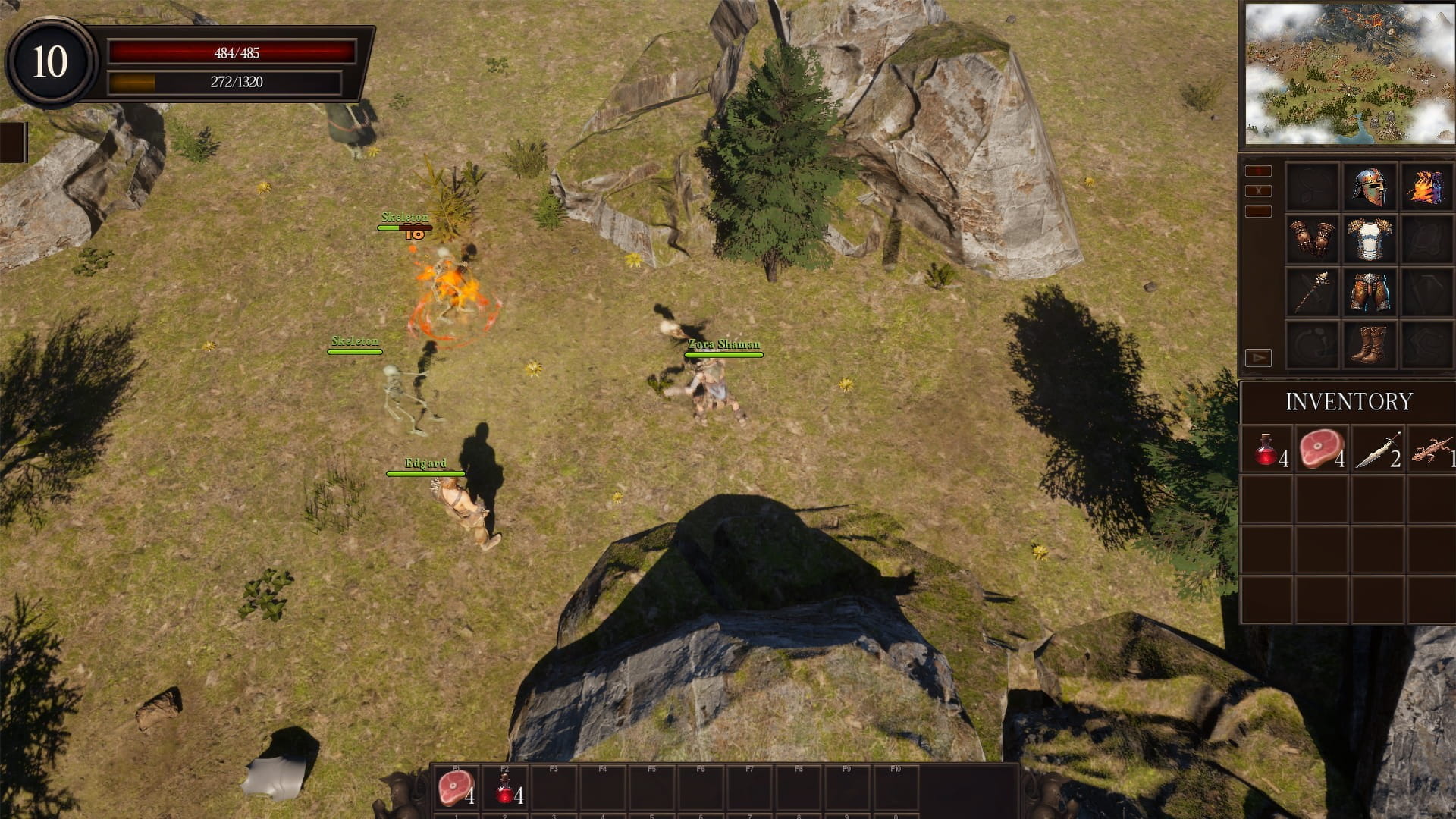The image size is (1456, 819).
Task: Select the equipped leather boots
Action: point(1369,345)
